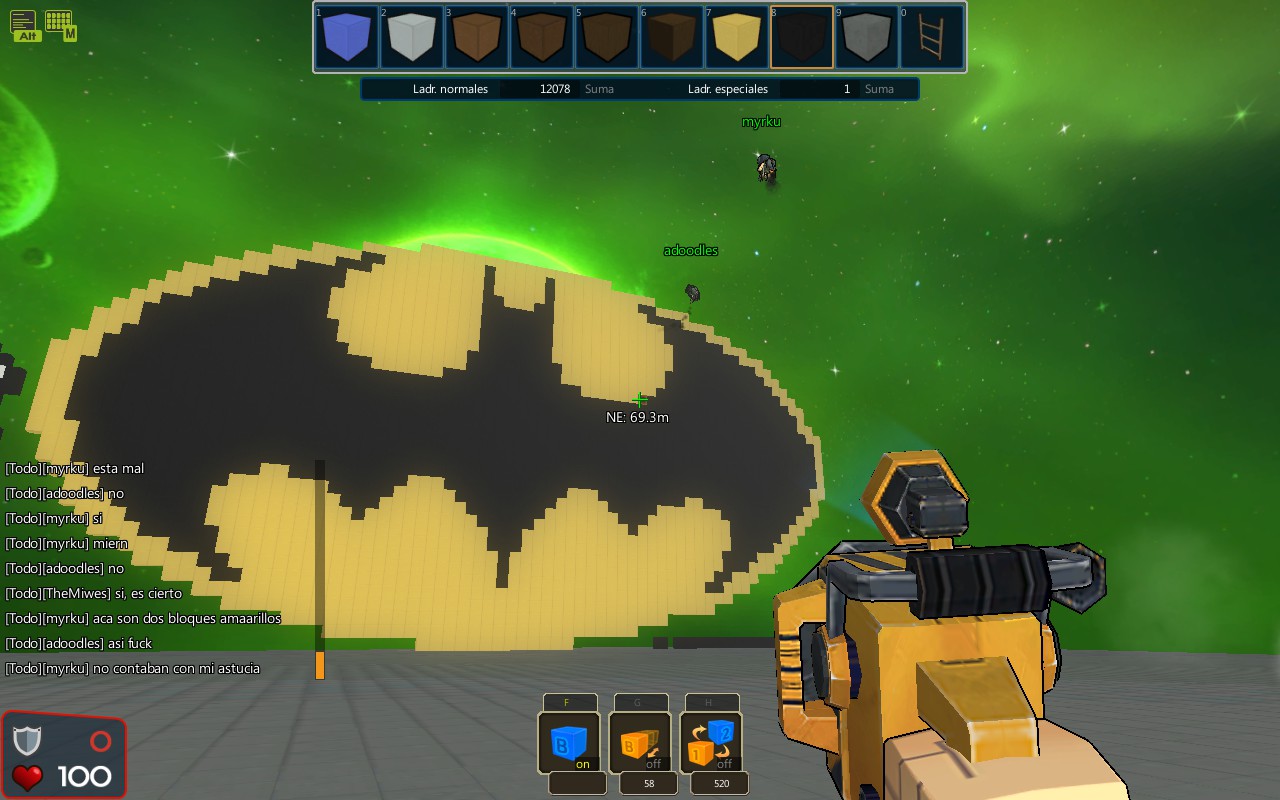
Task: Select the gray block in hotbar slot 9
Action: tap(867, 37)
